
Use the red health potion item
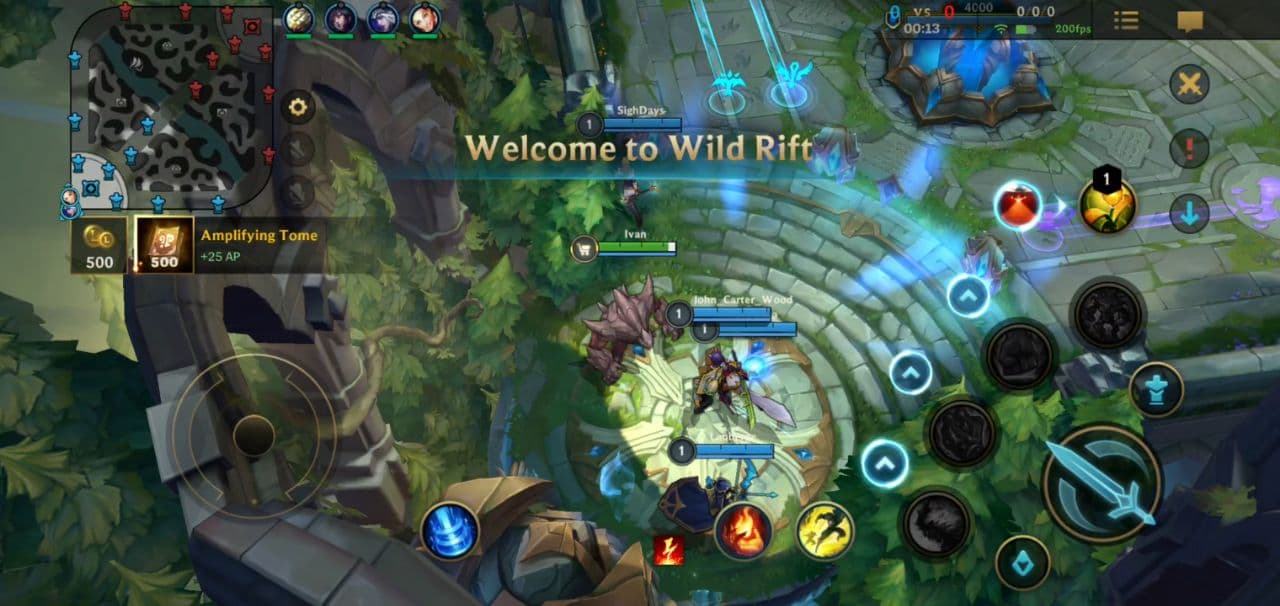[x=1018, y=206]
